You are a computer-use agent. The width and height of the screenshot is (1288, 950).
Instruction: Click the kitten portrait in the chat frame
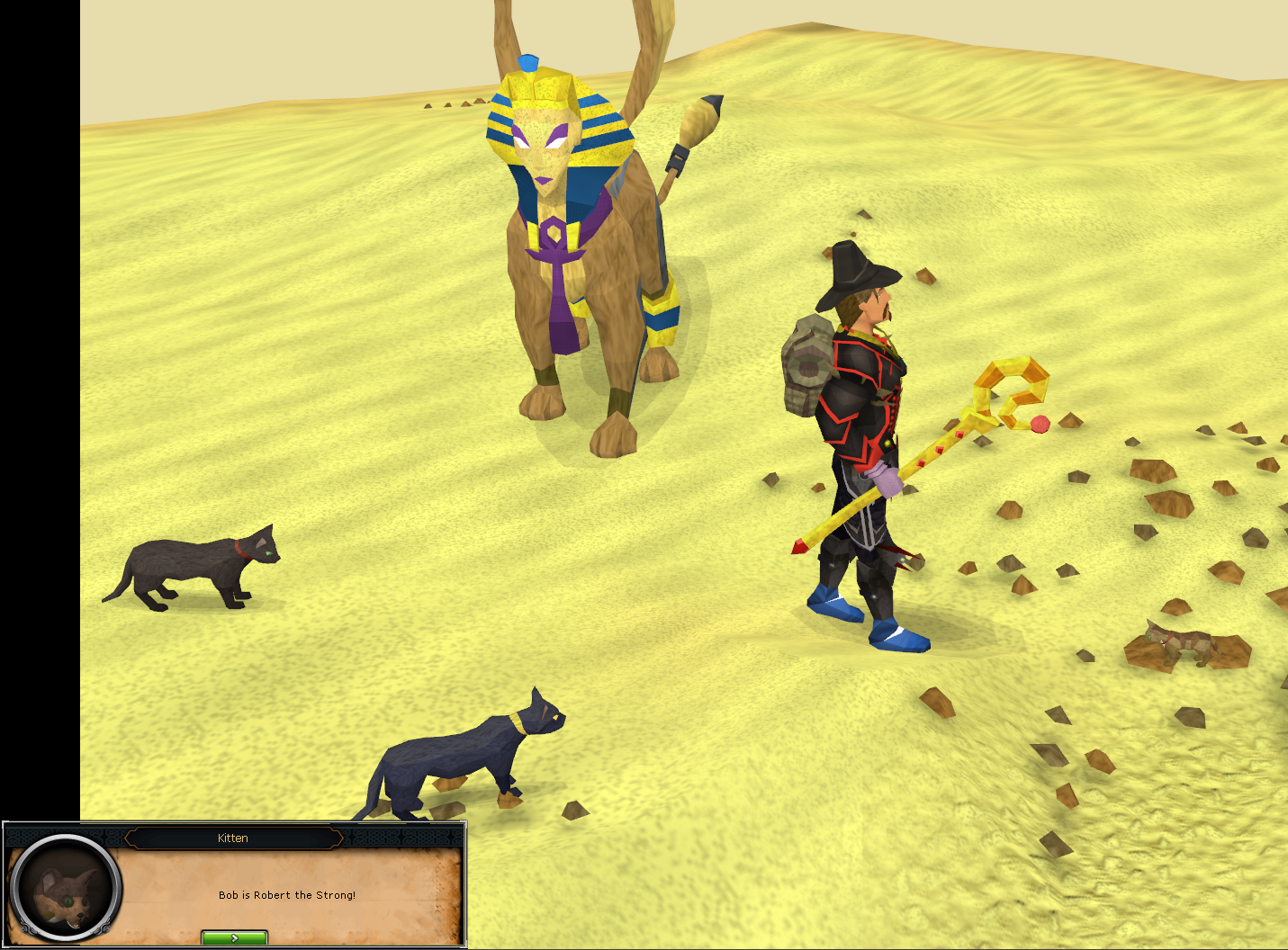coord(68,891)
